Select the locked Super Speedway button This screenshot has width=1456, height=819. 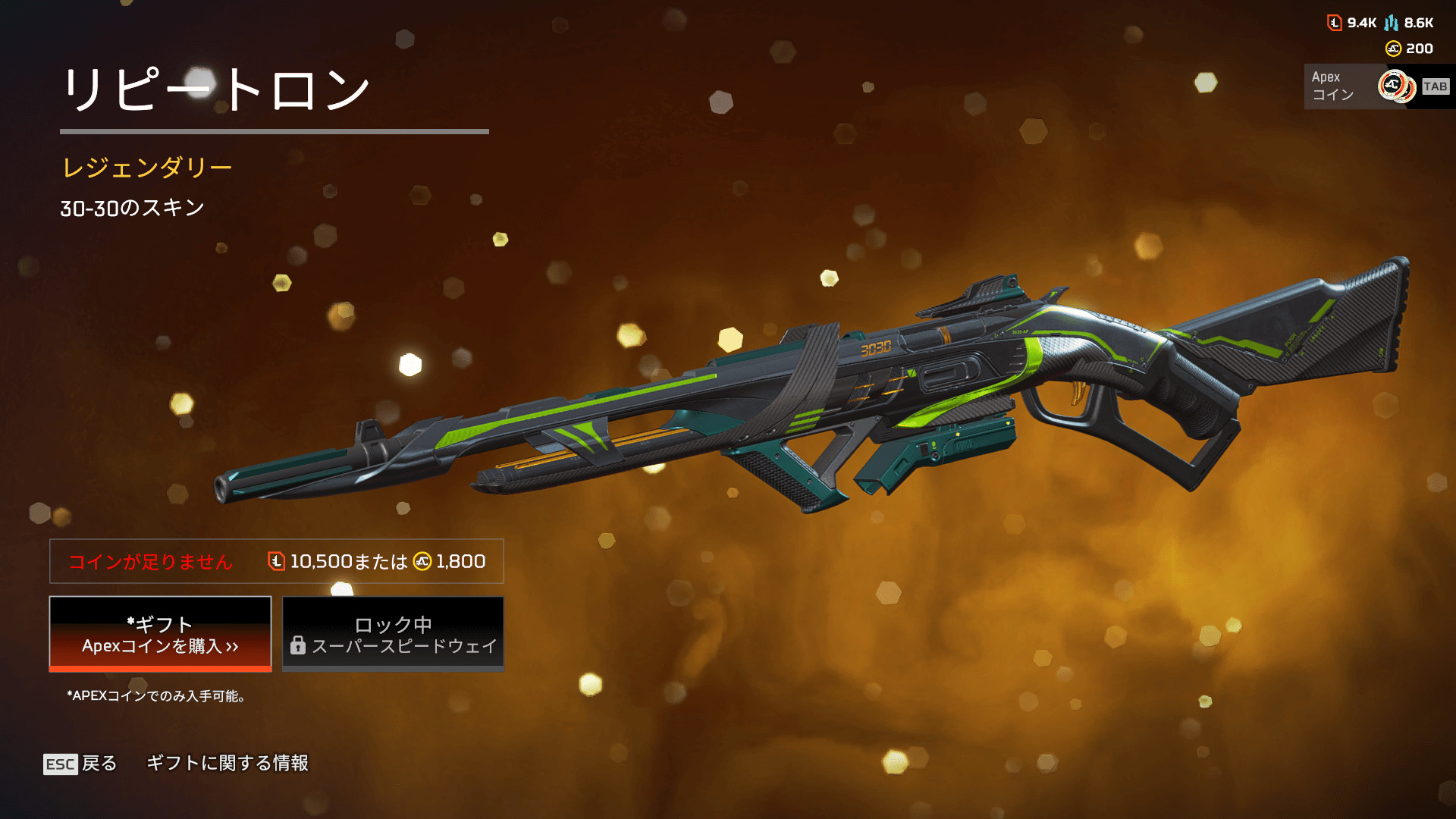(393, 634)
